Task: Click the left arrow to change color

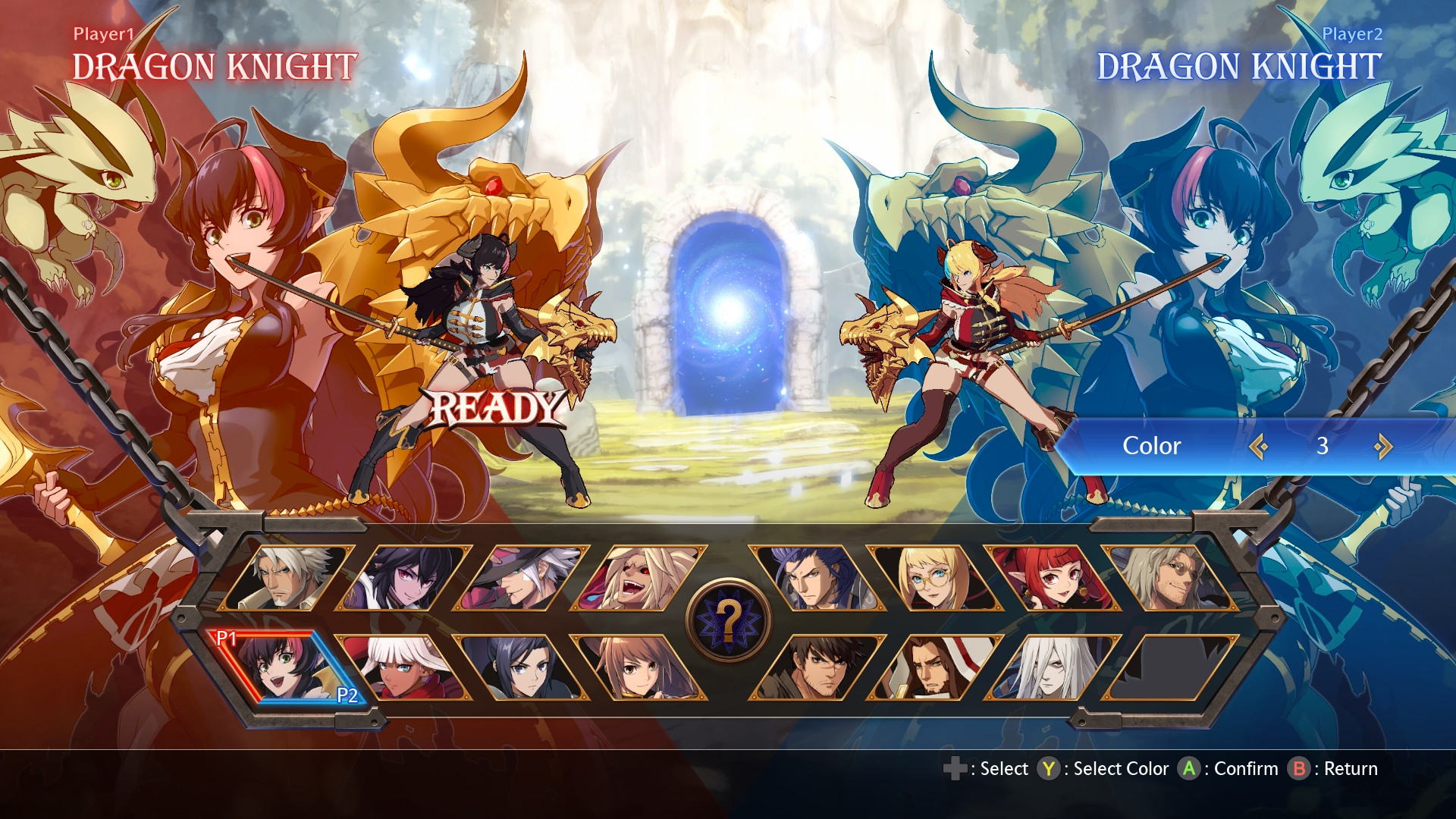Action: [1259, 447]
